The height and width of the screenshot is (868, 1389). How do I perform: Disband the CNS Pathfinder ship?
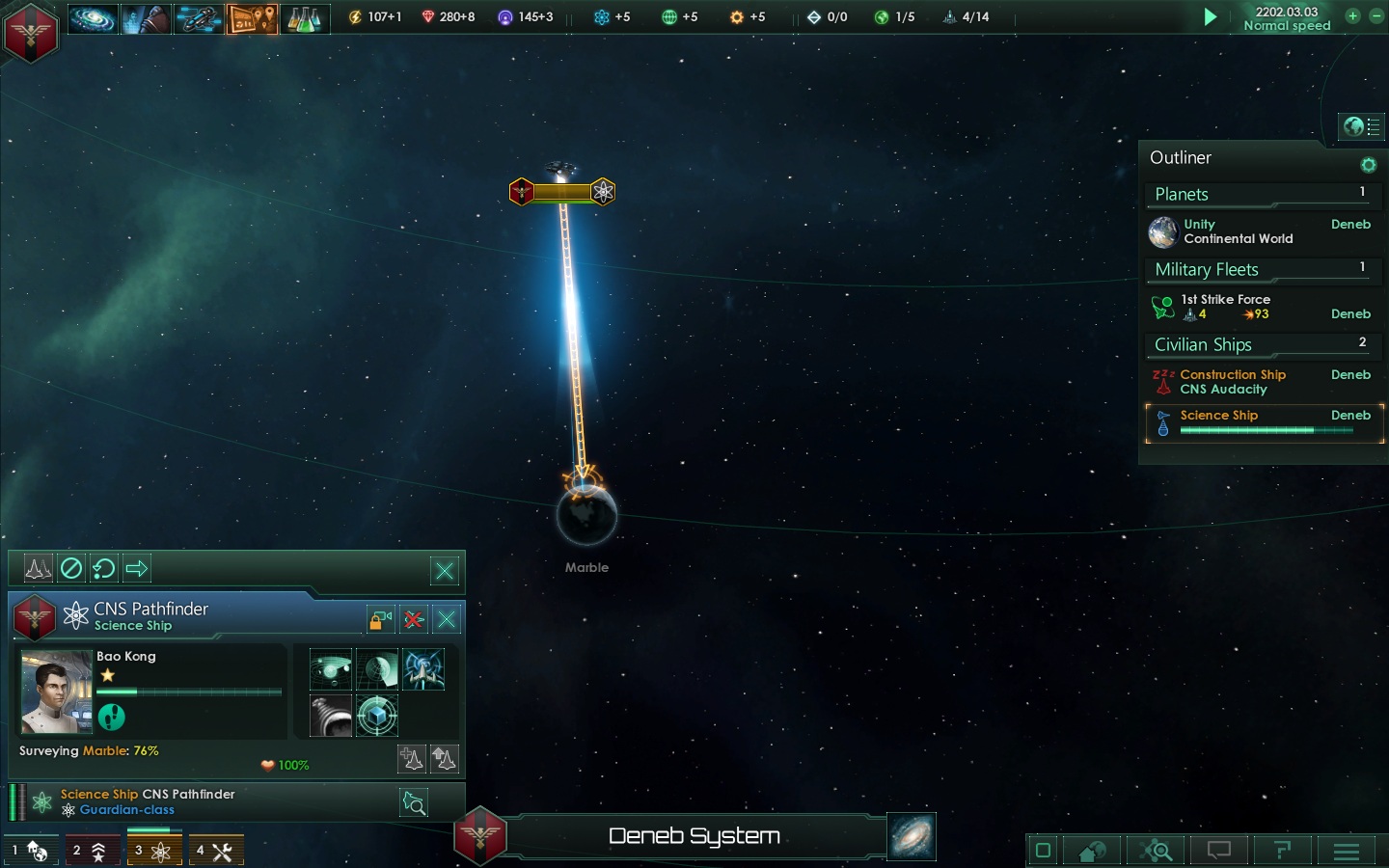pyautogui.click(x=414, y=619)
